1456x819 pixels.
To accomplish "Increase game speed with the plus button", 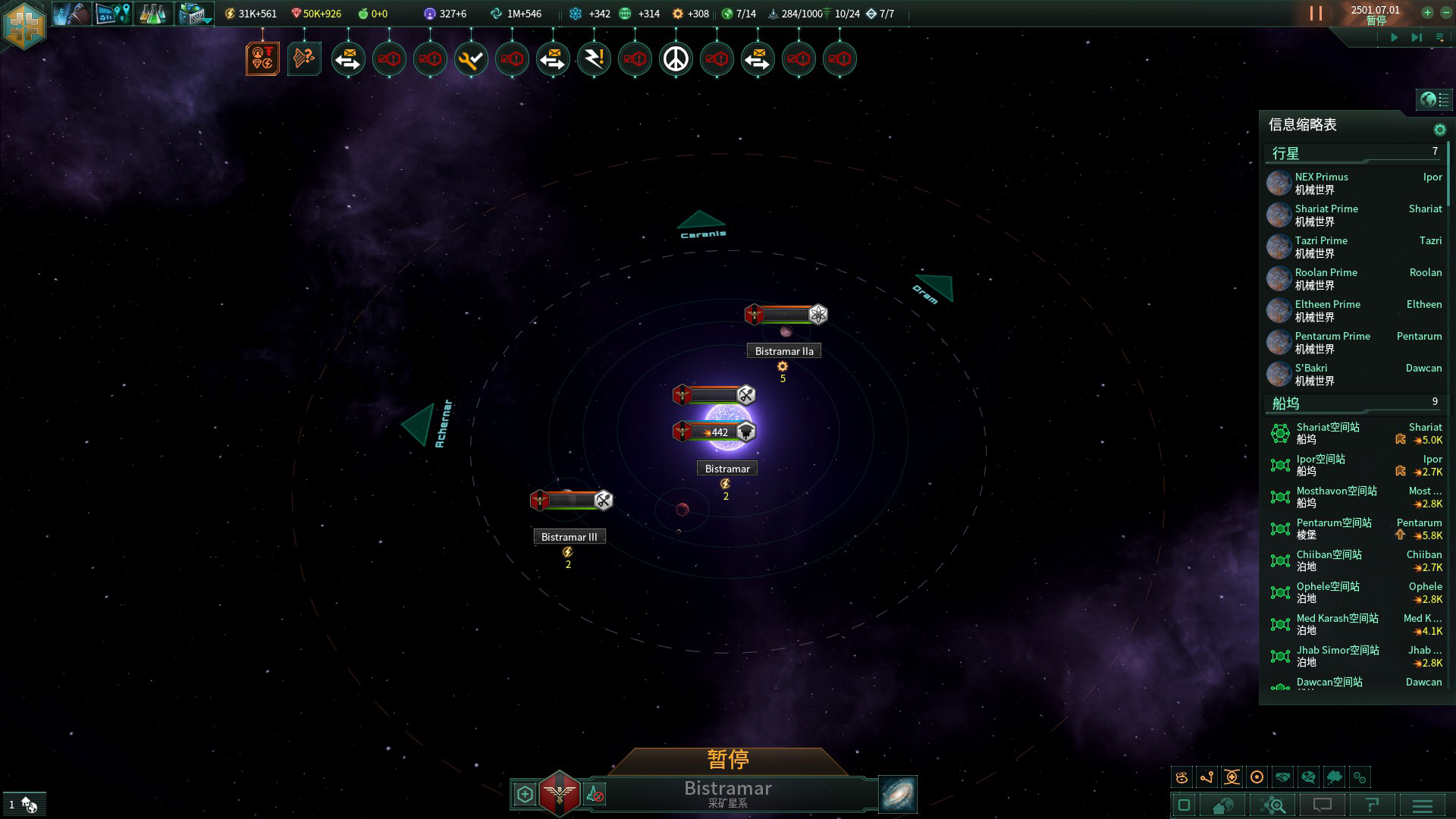I will tap(1427, 12).
